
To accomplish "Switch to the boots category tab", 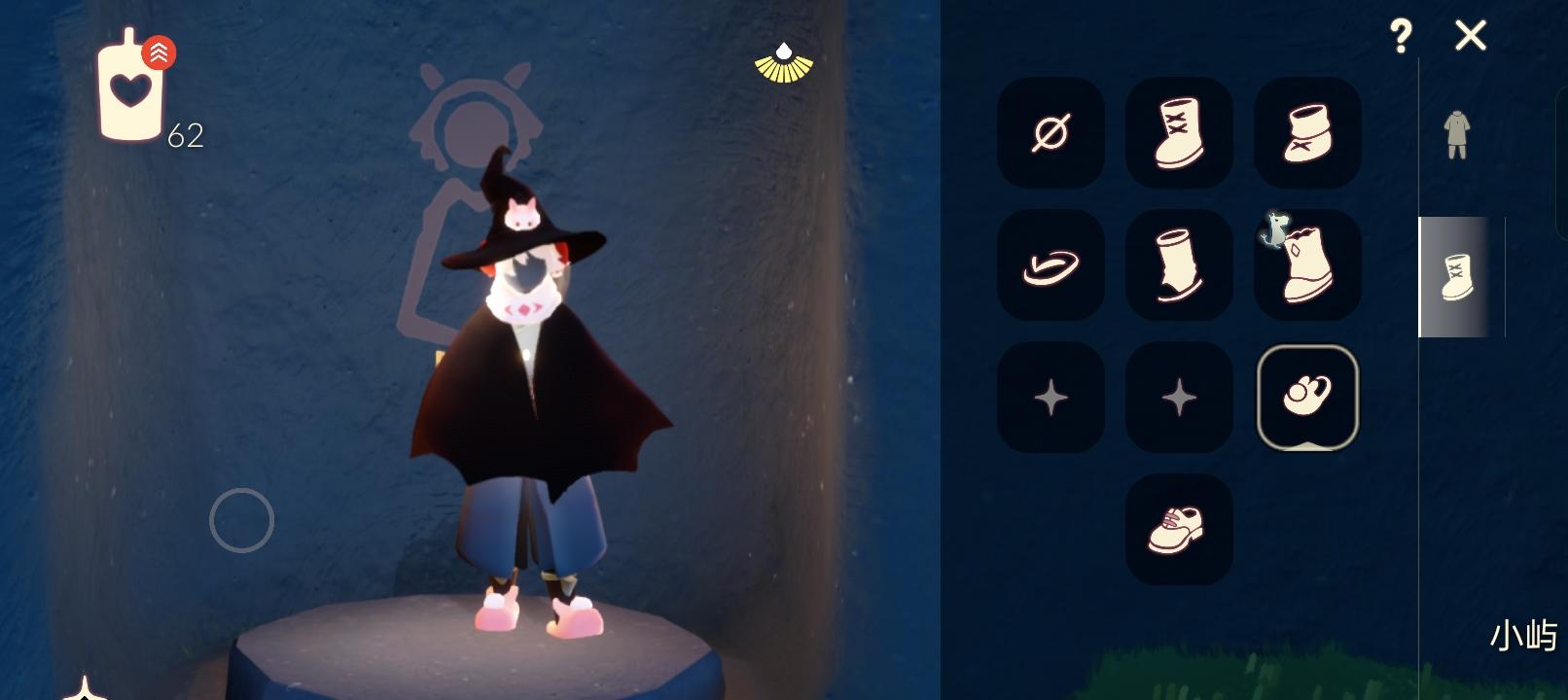I will point(1456,276).
